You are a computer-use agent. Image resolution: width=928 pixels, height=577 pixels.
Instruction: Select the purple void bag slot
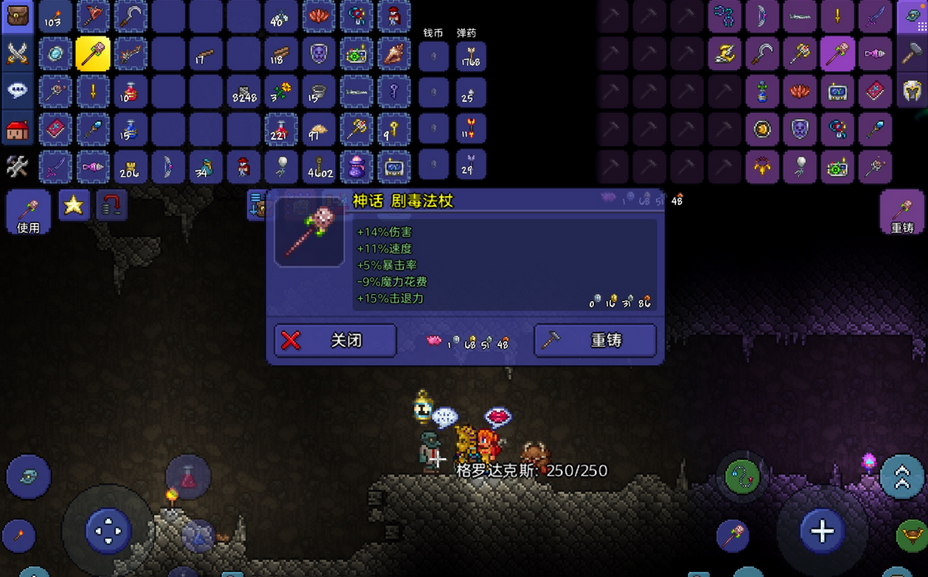[357, 166]
